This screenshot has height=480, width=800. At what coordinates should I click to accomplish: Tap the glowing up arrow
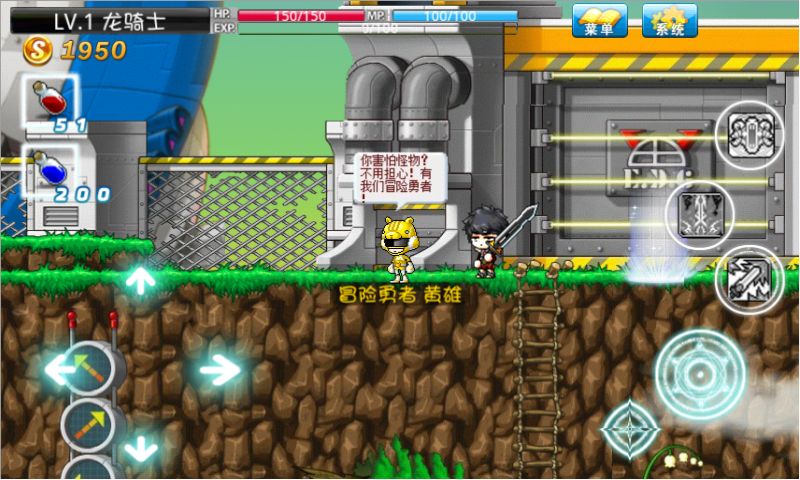140,279
